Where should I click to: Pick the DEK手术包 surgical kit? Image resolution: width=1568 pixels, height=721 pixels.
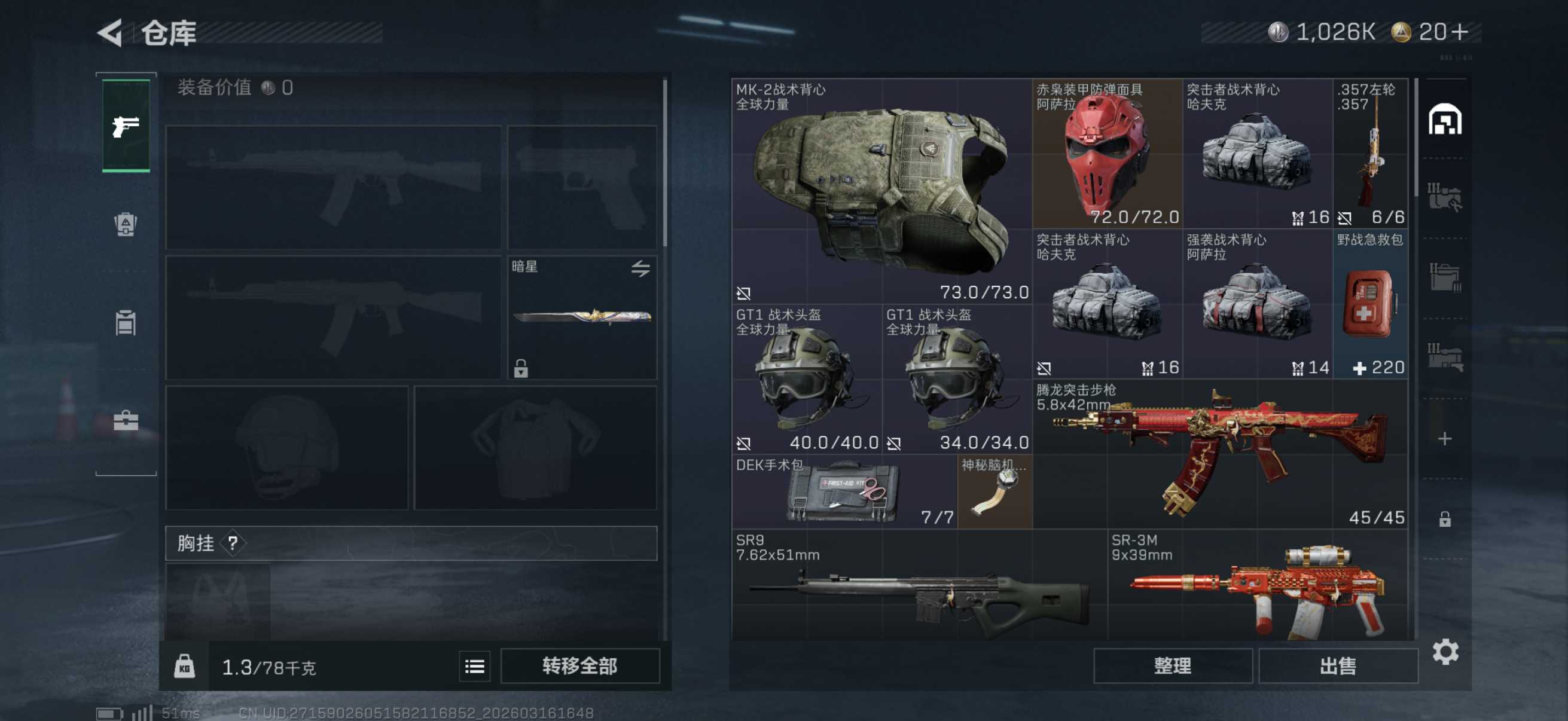click(844, 491)
